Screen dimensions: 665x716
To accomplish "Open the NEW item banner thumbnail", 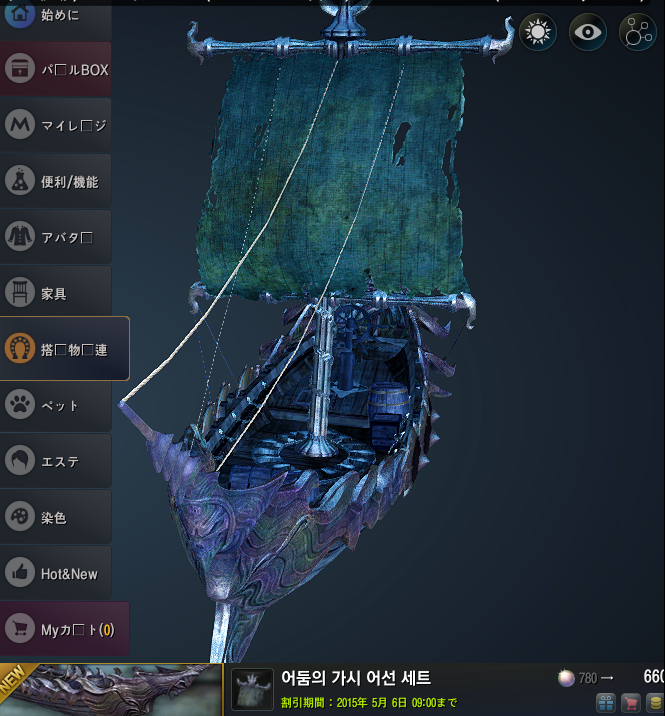I will click(x=110, y=690).
